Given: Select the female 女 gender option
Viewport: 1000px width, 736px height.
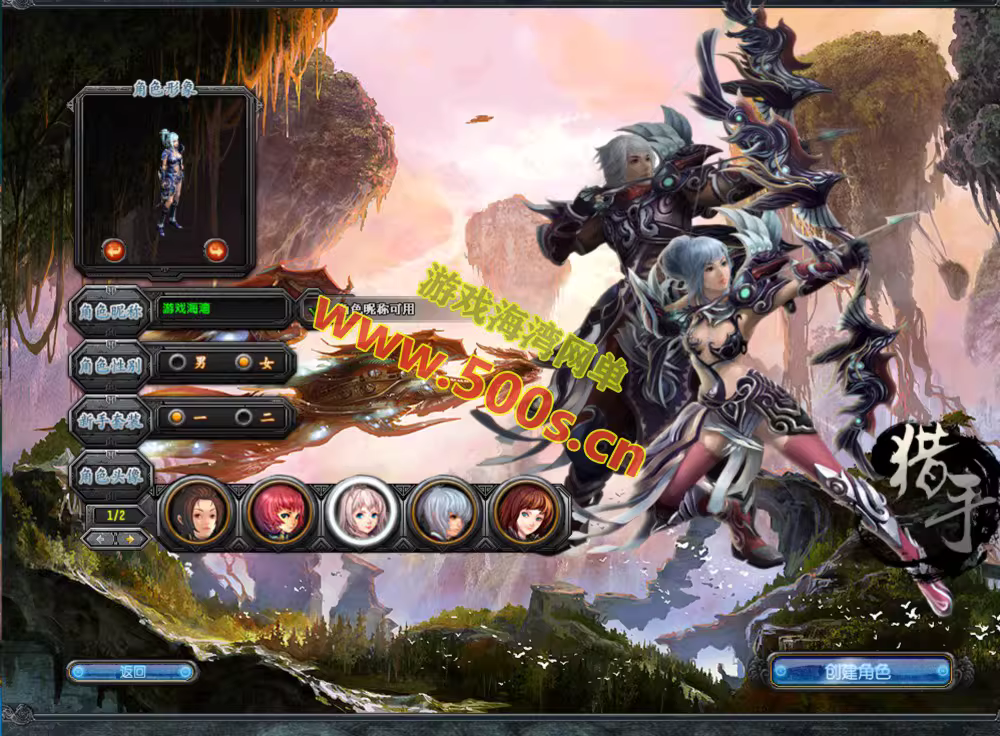Looking at the screenshot, I should point(243,362).
